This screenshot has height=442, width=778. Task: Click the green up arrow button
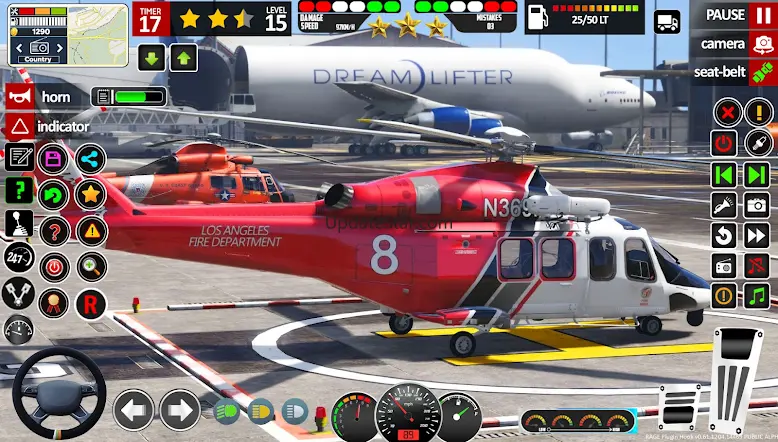pyautogui.click(x=182, y=57)
